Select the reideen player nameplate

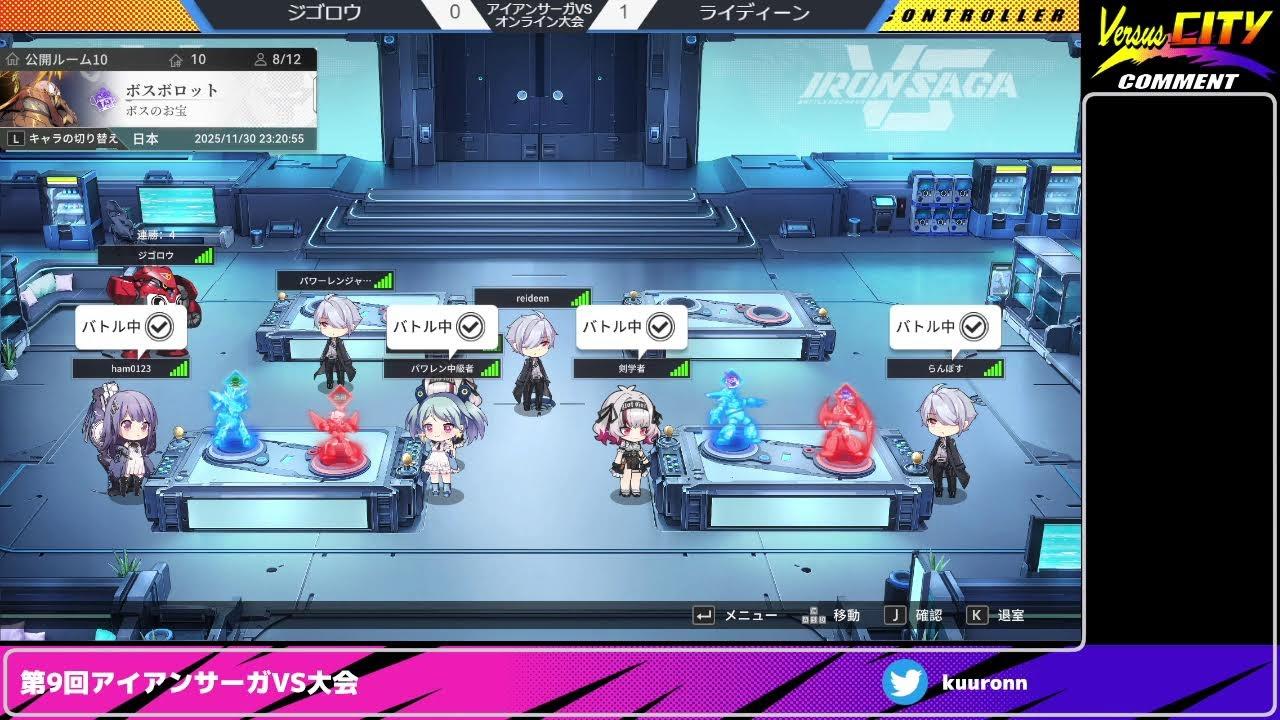pos(535,297)
